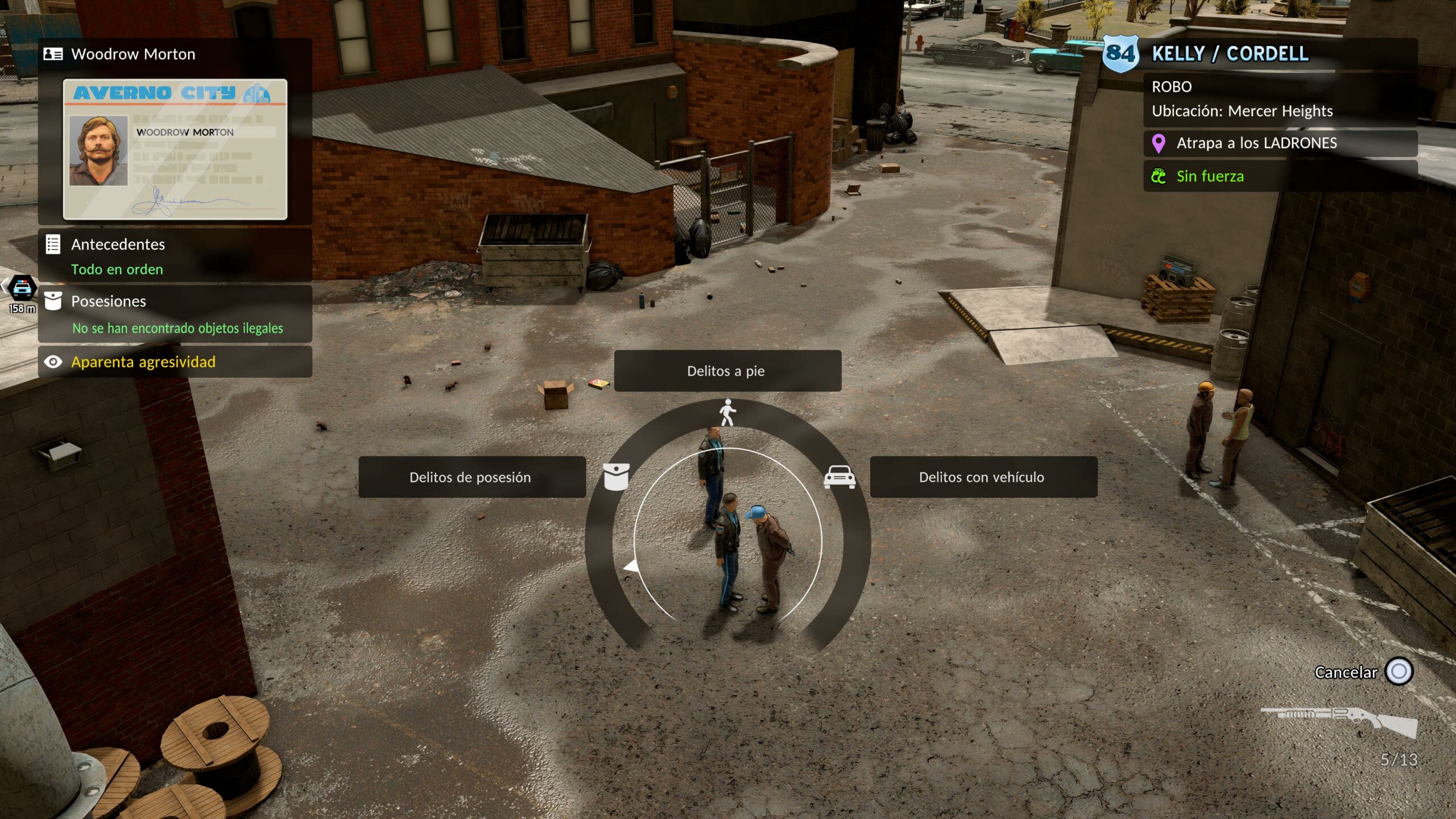View the Antecedentes record panel
This screenshot has width=1456, height=819.
(x=175, y=256)
